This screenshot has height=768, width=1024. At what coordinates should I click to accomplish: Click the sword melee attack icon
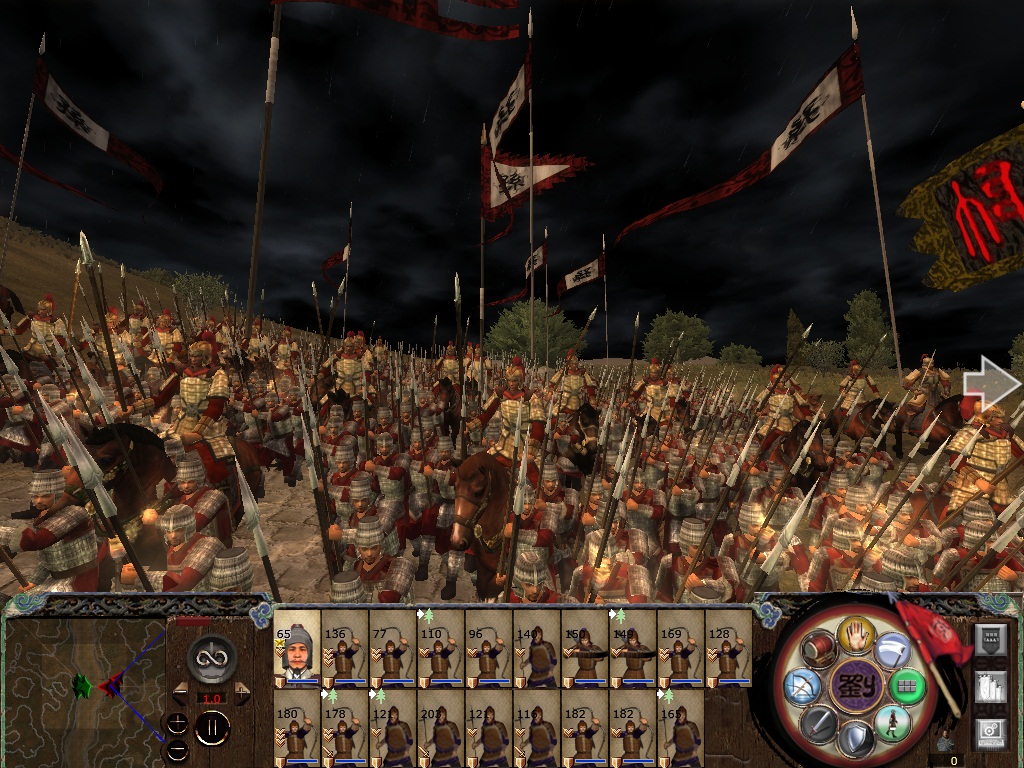click(817, 723)
